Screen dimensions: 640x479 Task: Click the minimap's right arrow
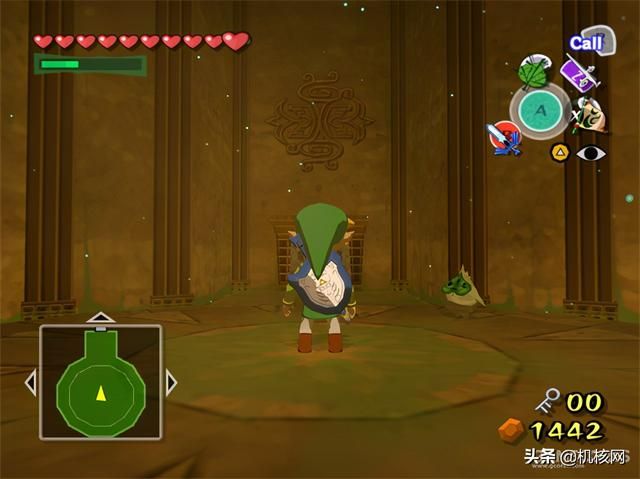[171, 382]
